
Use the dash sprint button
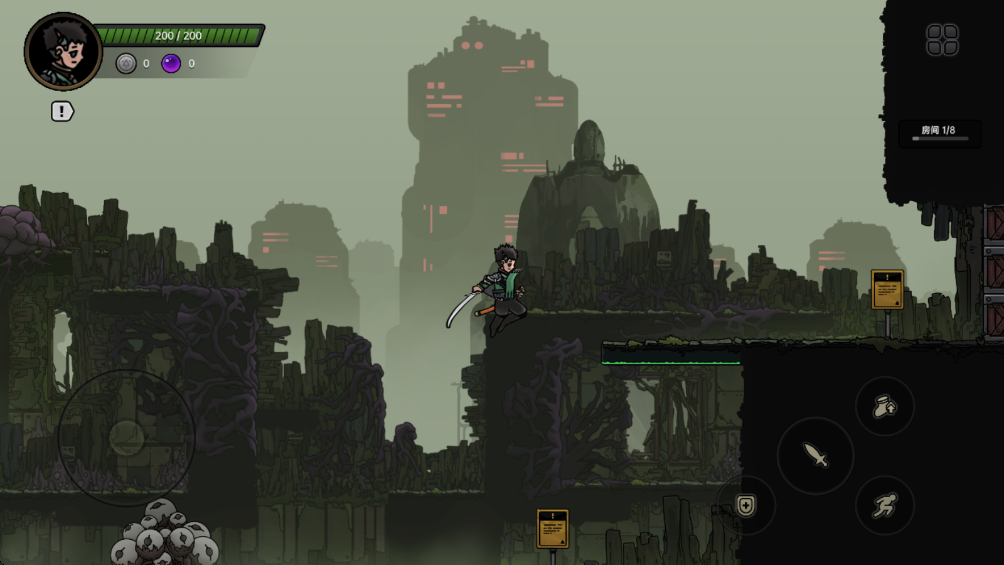pos(885,506)
